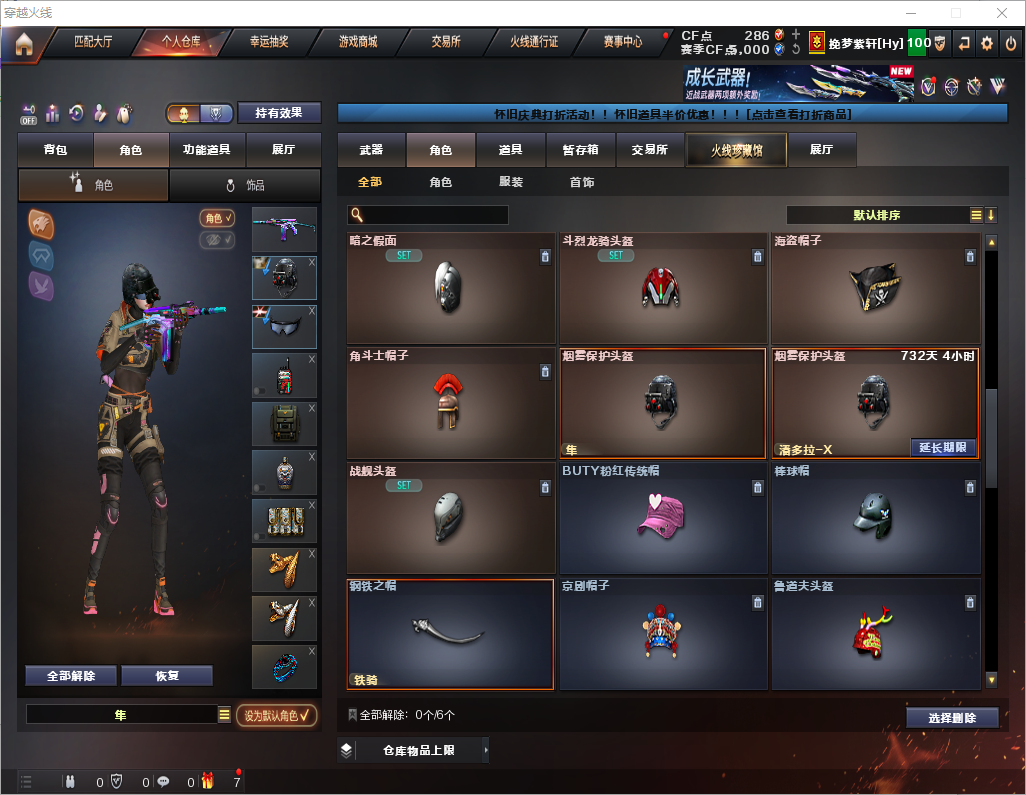Close the game window
Viewport: 1026px width, 795px height.
point(1002,13)
